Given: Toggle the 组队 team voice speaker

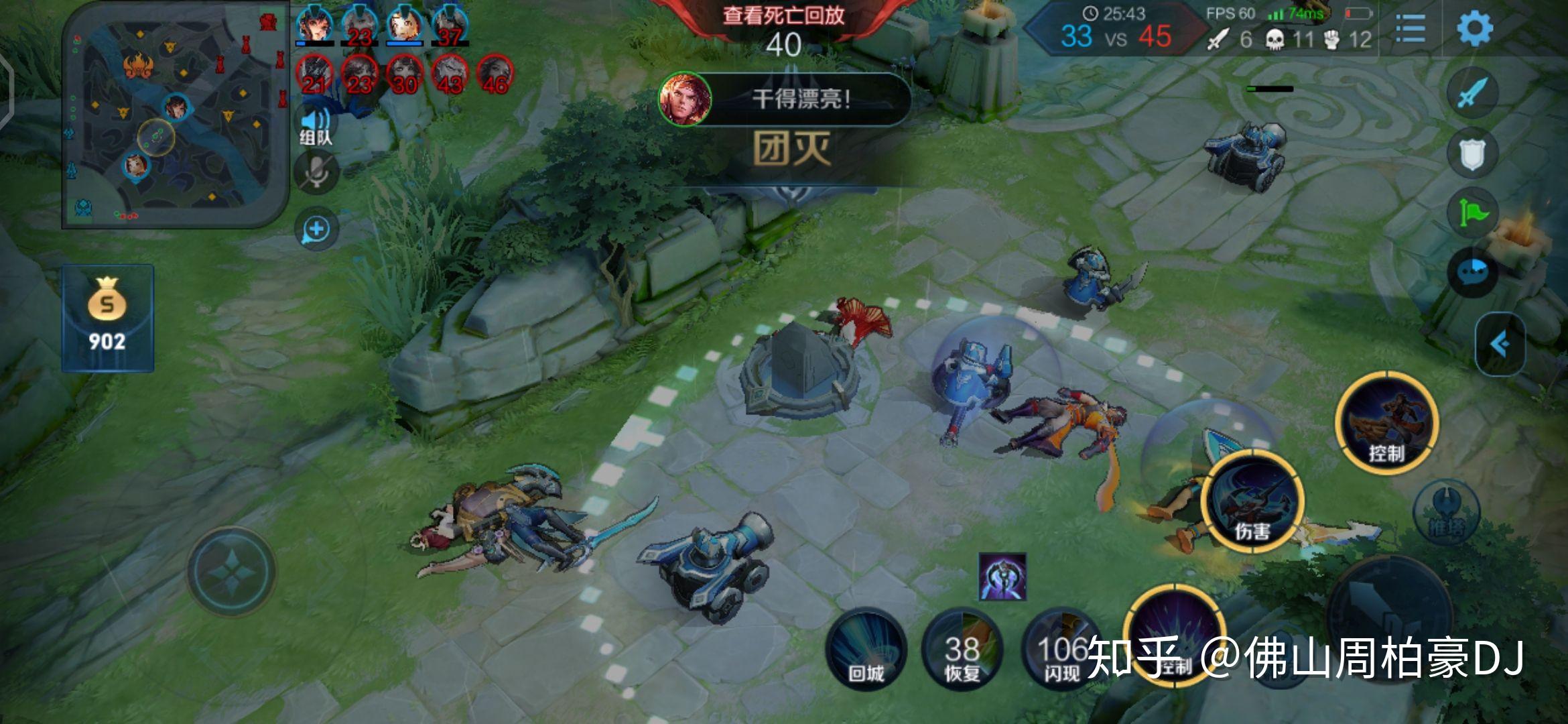Looking at the screenshot, I should (315, 125).
